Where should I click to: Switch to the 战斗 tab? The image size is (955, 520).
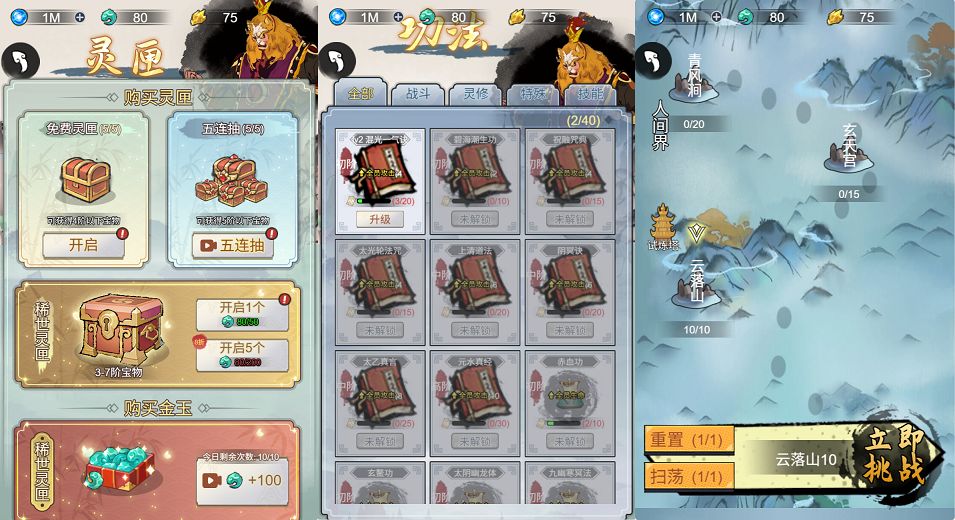click(x=418, y=94)
